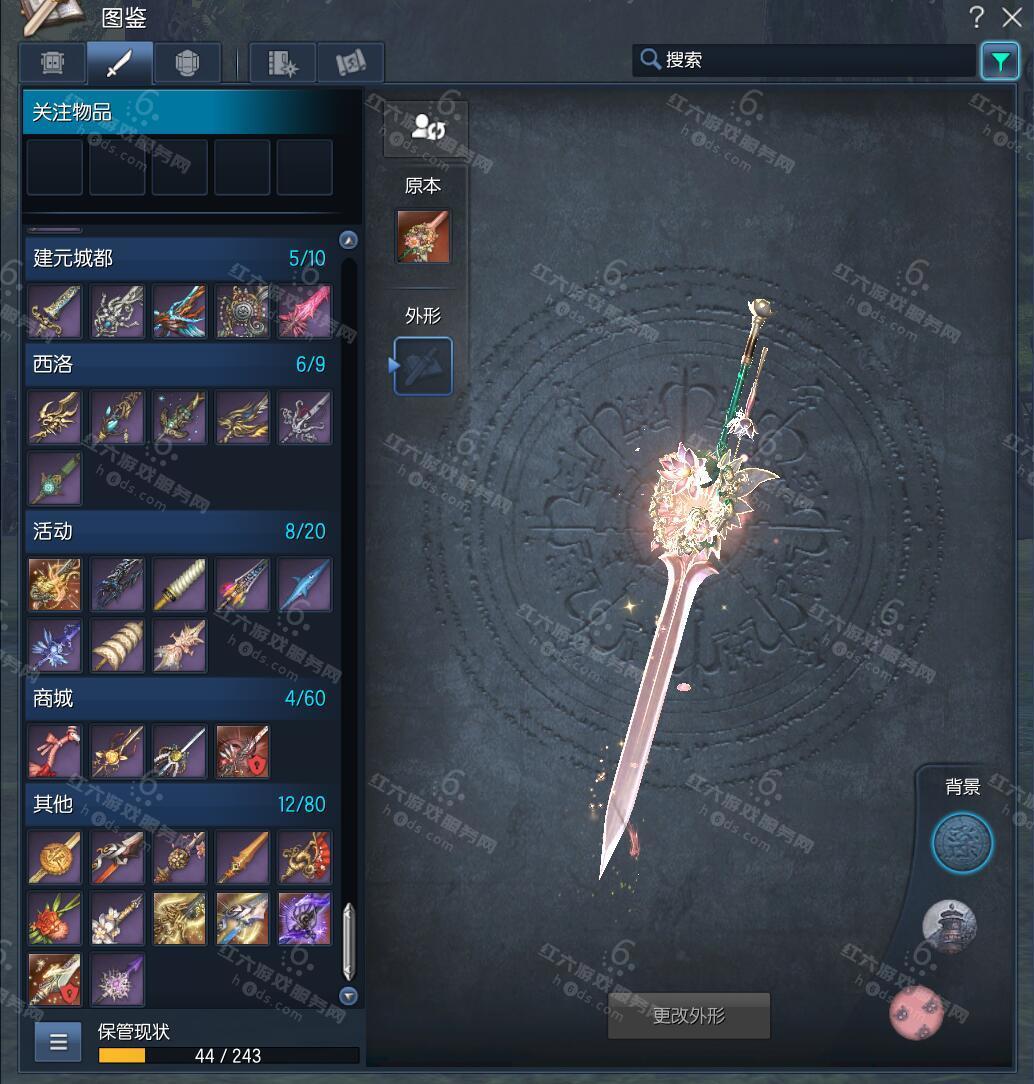Image resolution: width=1034 pixels, height=1084 pixels.
Task: Switch to the sword weapon tab
Action: coord(119,63)
